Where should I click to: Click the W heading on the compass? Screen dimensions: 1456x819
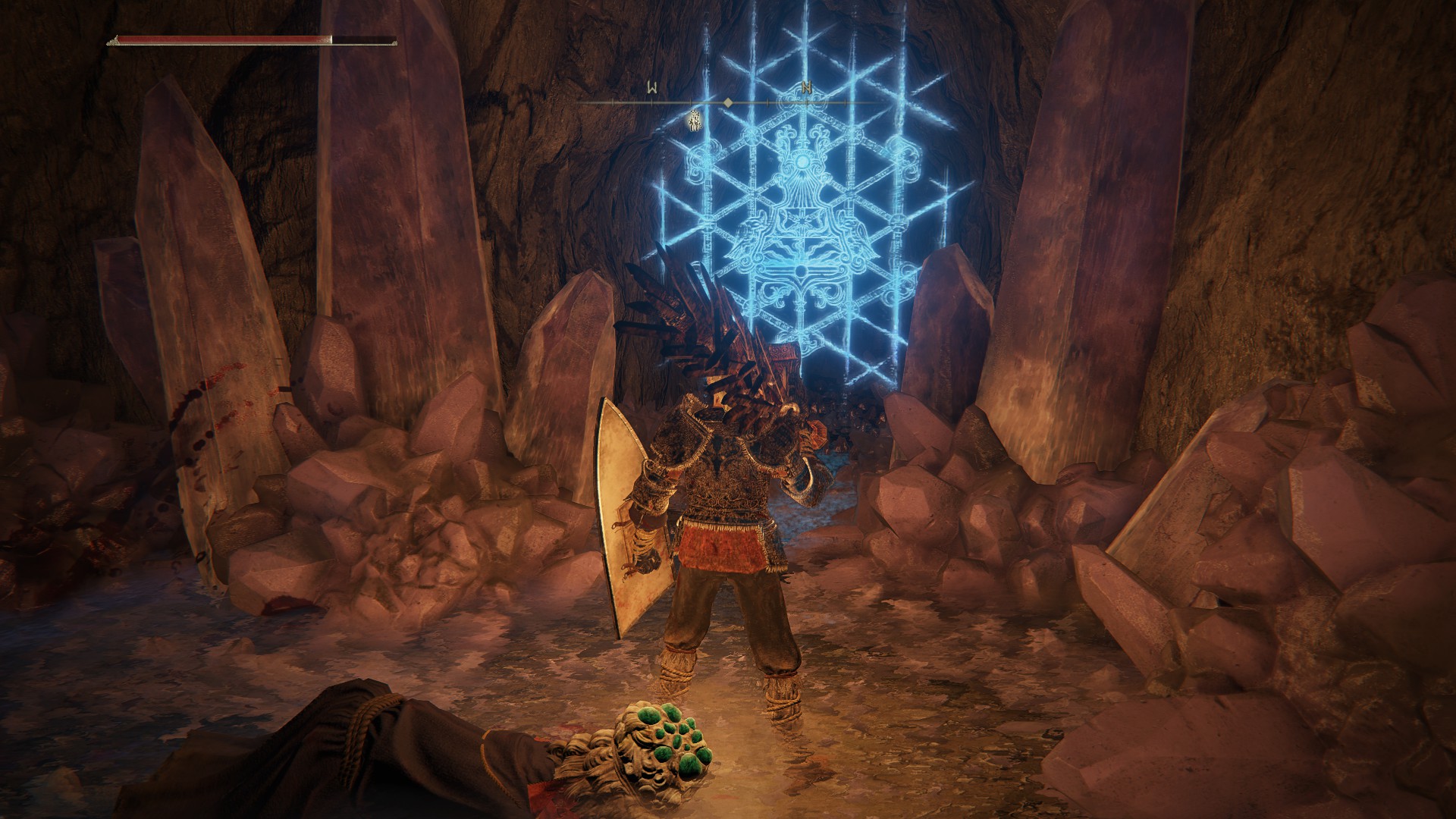click(x=652, y=88)
